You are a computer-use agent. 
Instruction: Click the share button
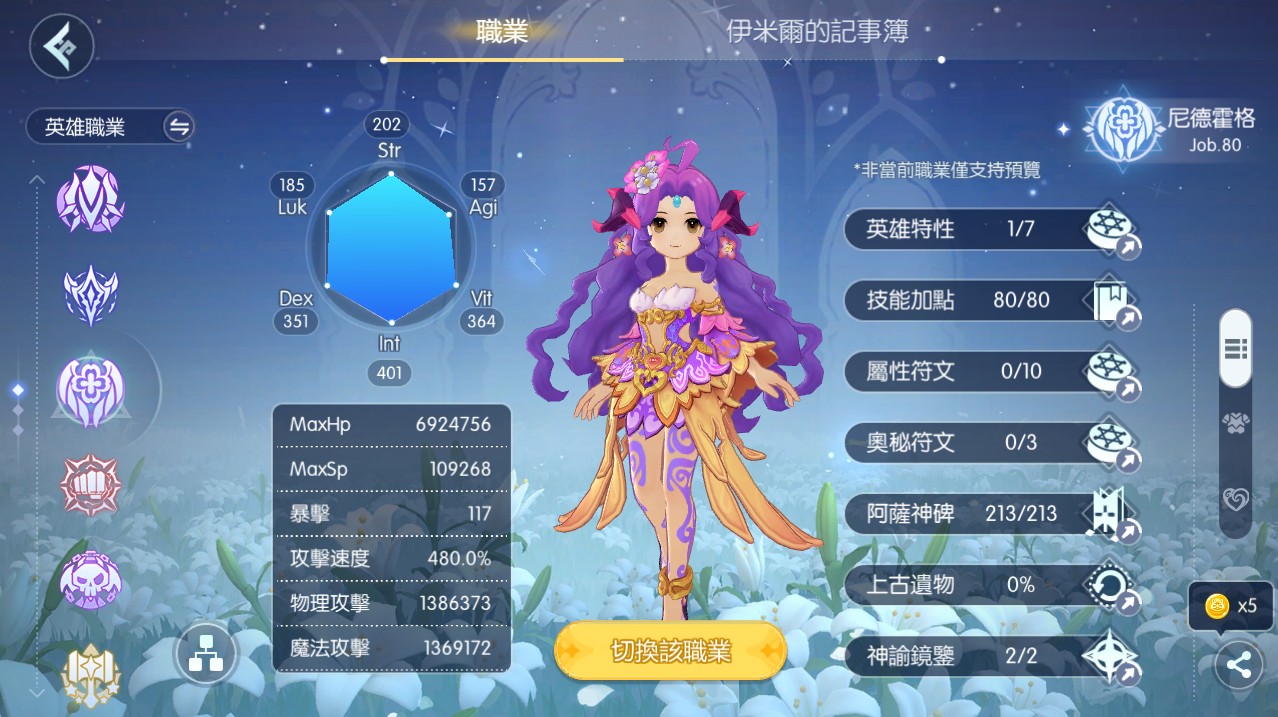pos(1238,666)
